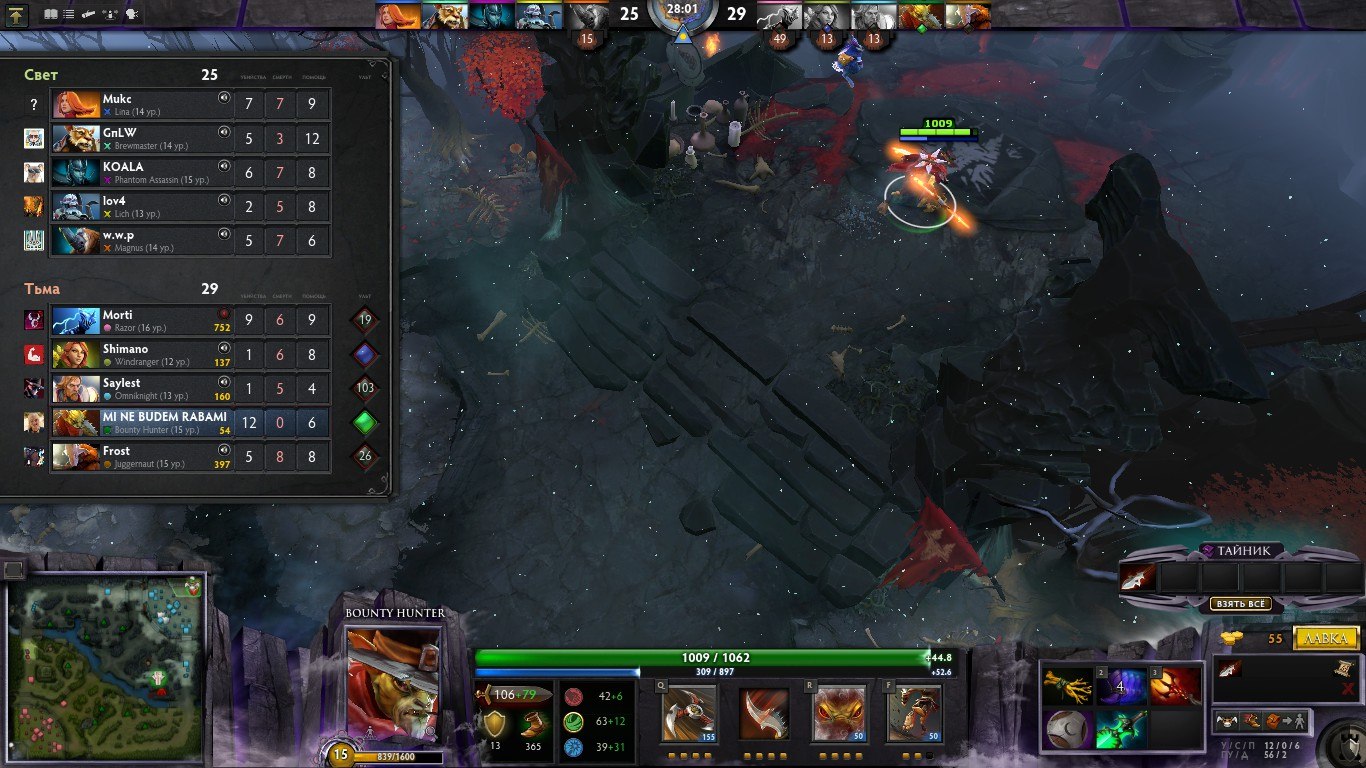Select the red-bladed weapon in inventory
The image size is (1366, 768).
pos(1173,687)
